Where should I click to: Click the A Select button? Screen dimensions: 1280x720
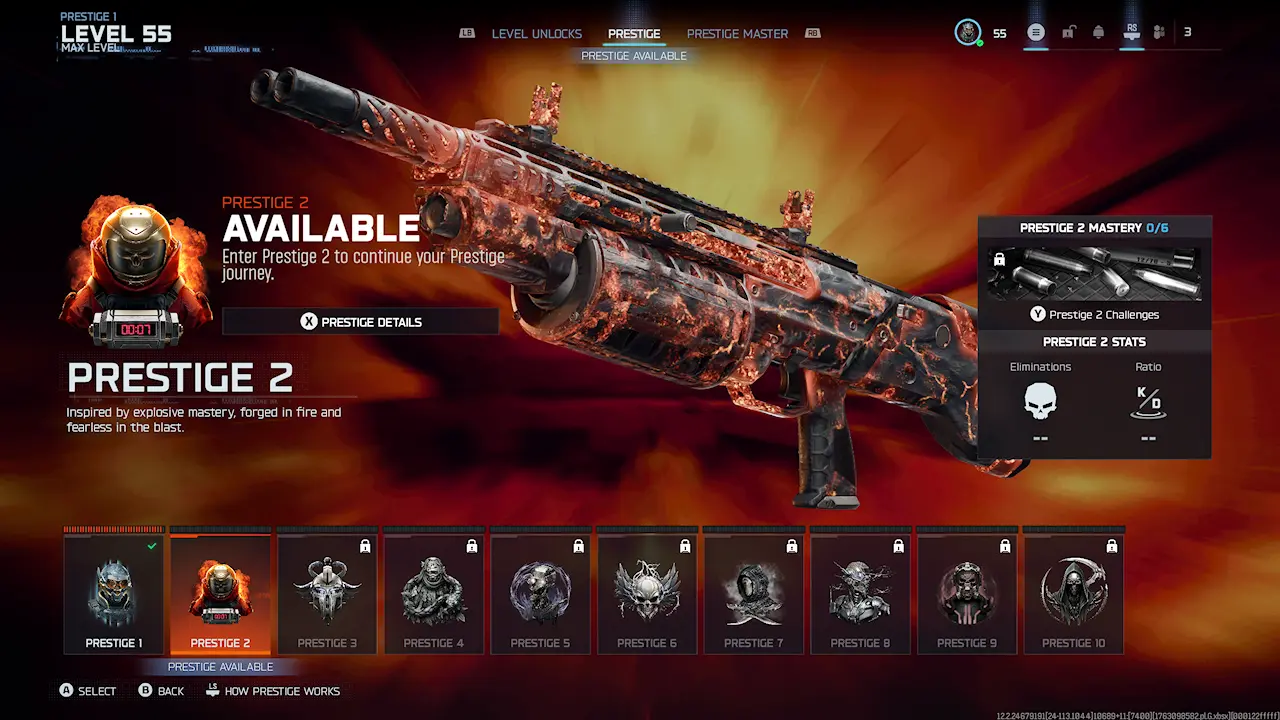(x=87, y=690)
